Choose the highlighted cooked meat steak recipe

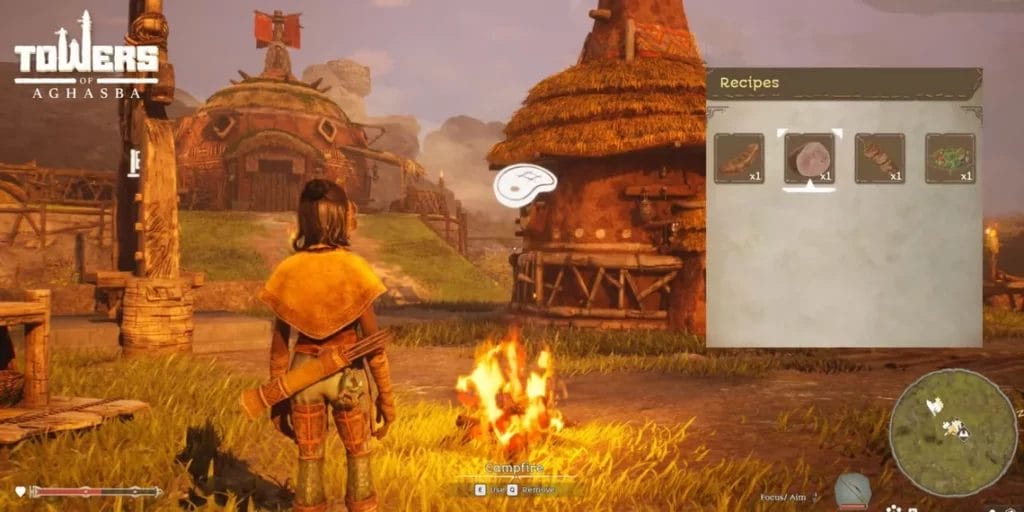809,158
